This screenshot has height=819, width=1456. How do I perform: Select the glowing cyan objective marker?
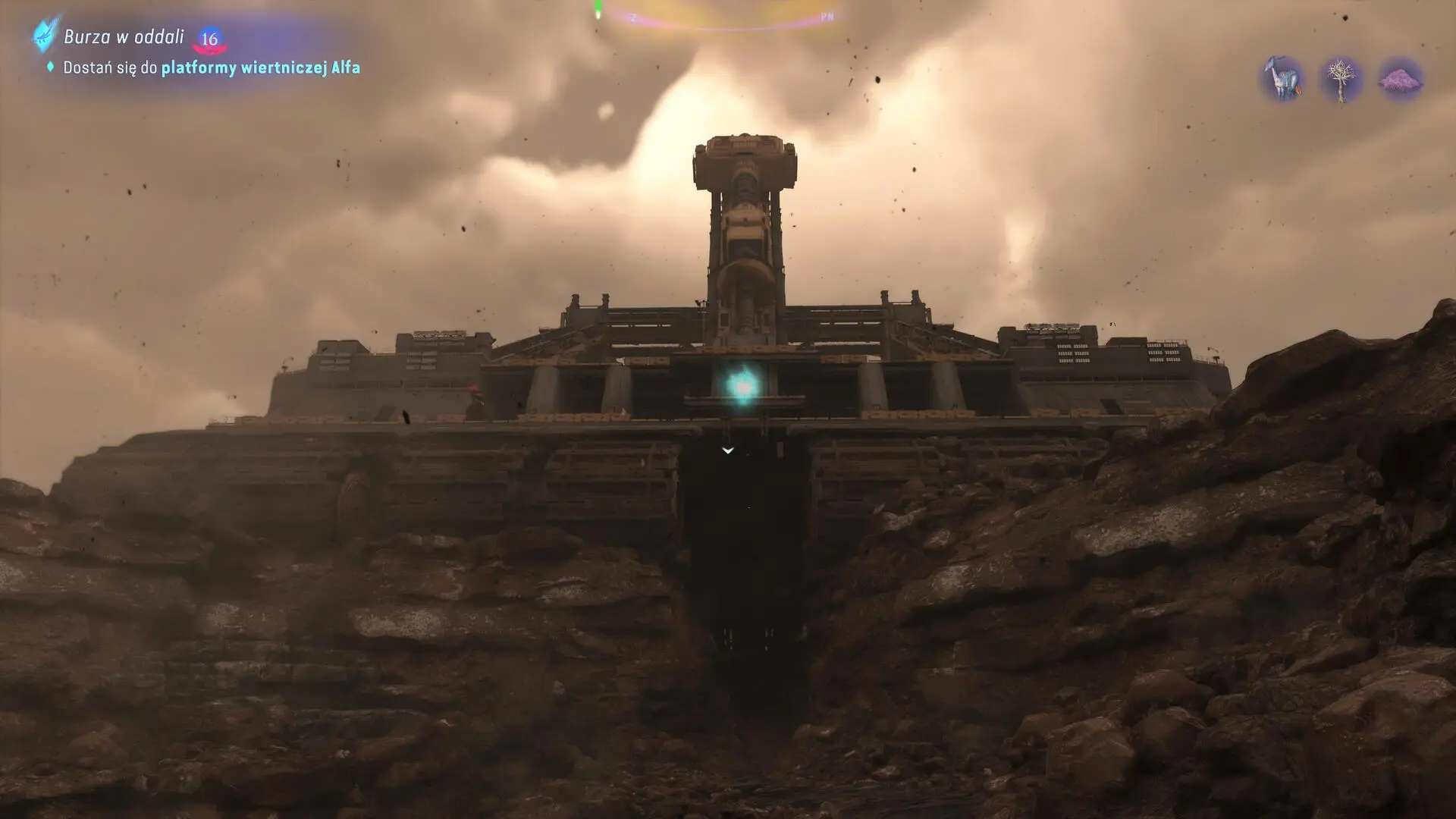(743, 386)
